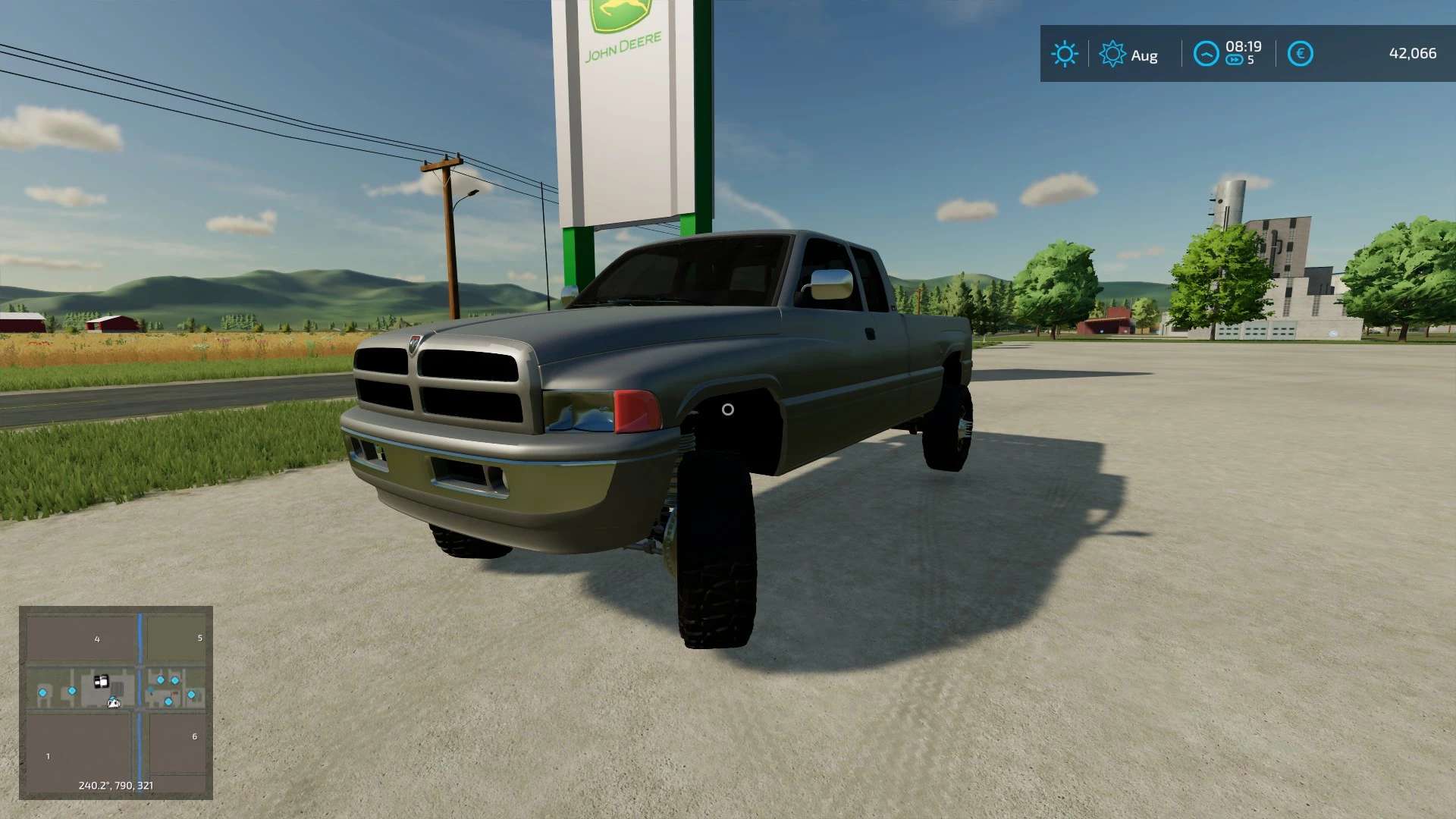The image size is (1456, 819).
Task: Click the clock icon in the HUD
Action: coord(1206,54)
